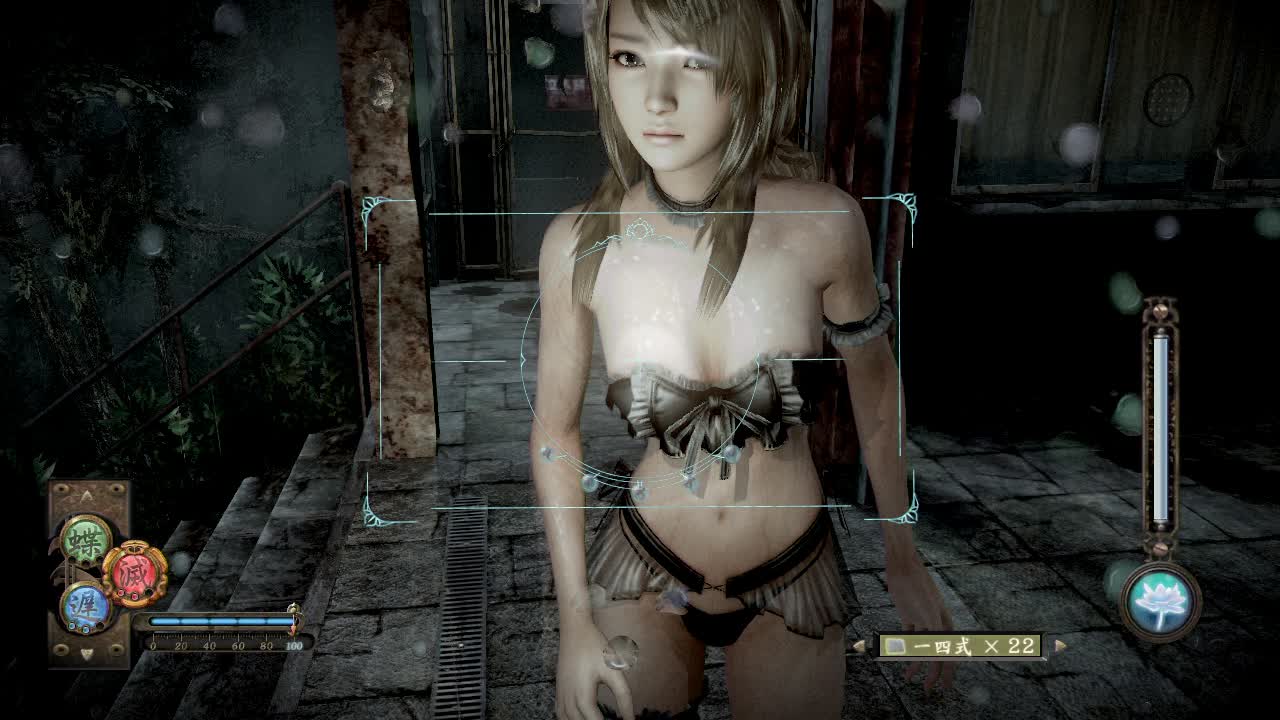Select the green 蝶 lens
1280x720 pixels.
point(86,540)
